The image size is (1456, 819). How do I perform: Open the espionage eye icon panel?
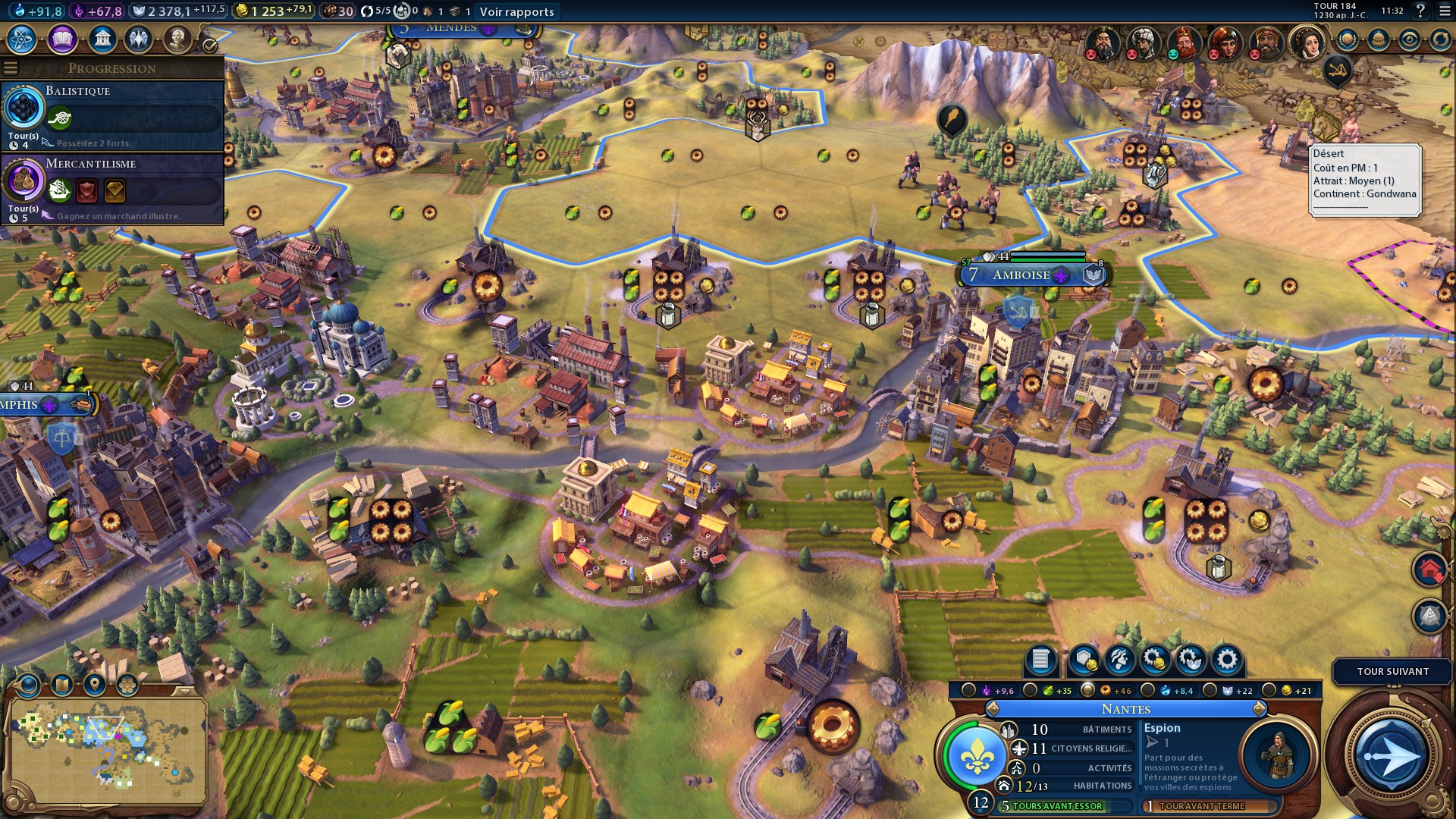[1409, 39]
